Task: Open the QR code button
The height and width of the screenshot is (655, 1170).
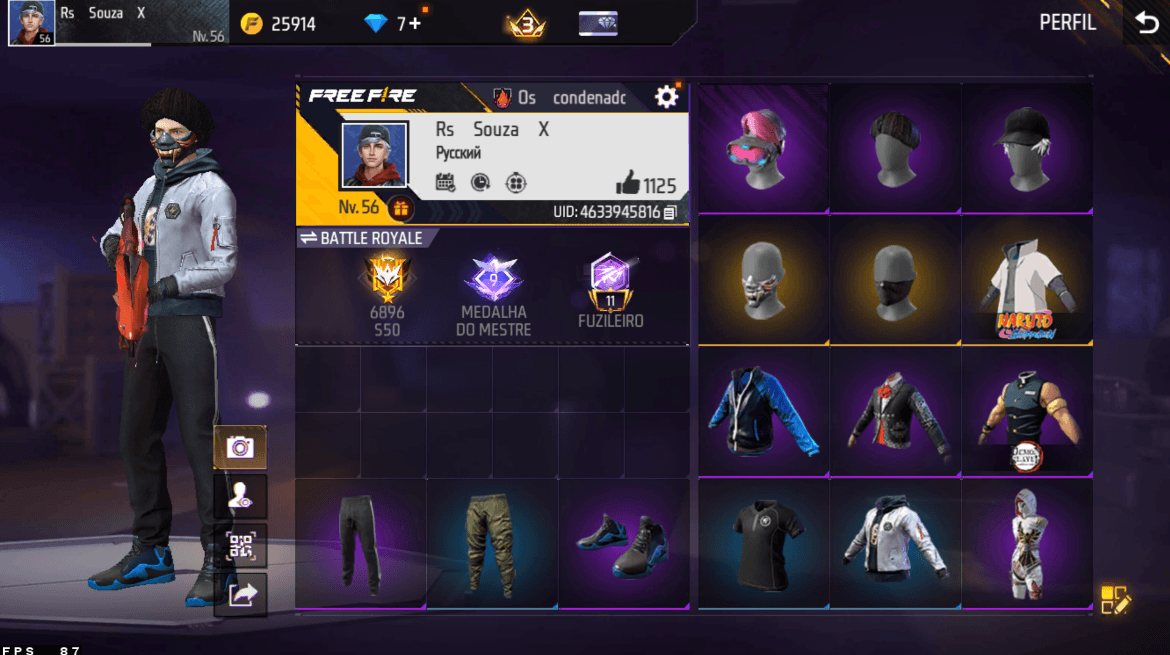Action: click(x=240, y=545)
